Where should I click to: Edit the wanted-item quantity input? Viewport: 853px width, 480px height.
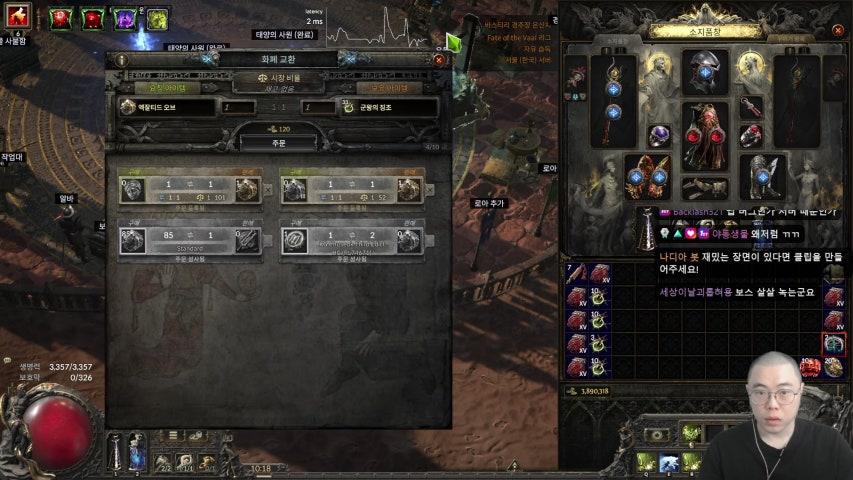(238, 107)
